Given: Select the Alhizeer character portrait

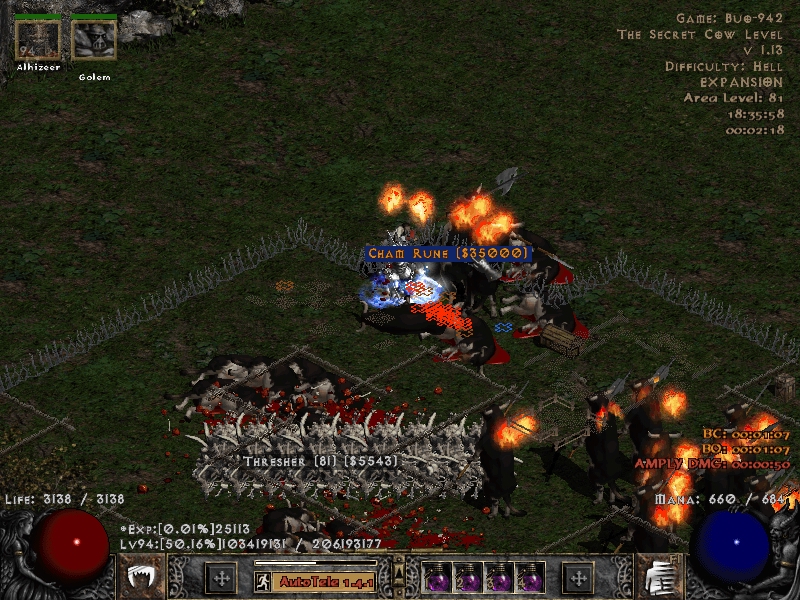Looking at the screenshot, I should [39, 40].
